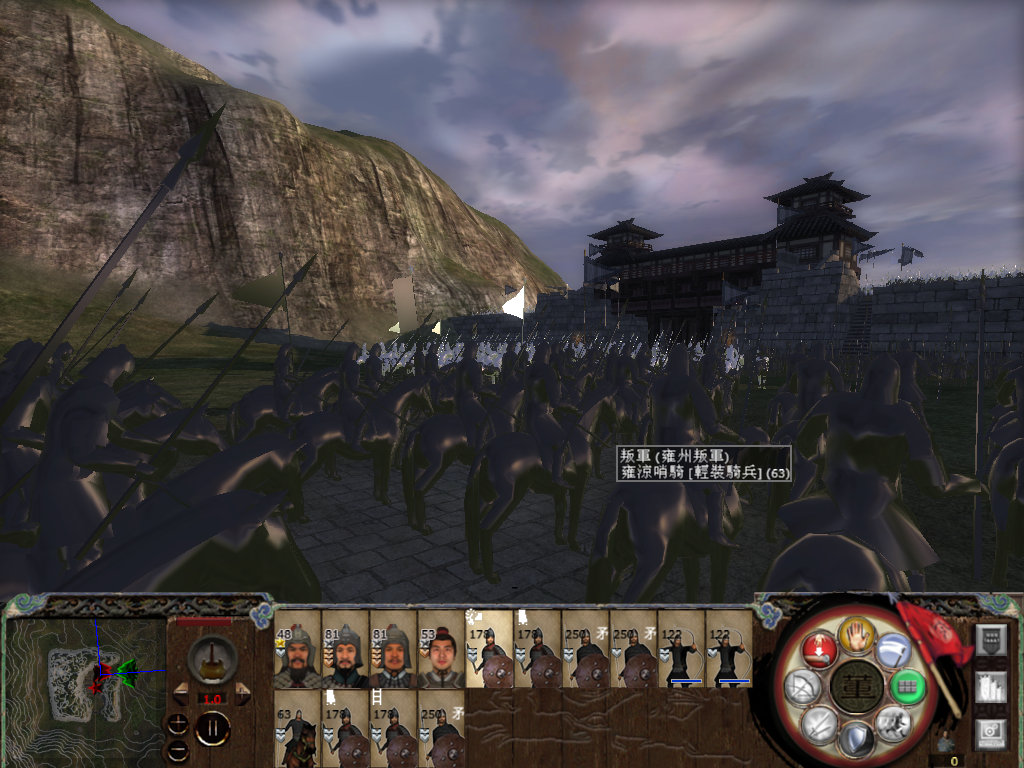Toggle the bow and arrow command button
The height and width of the screenshot is (768, 1024).
pos(803,686)
